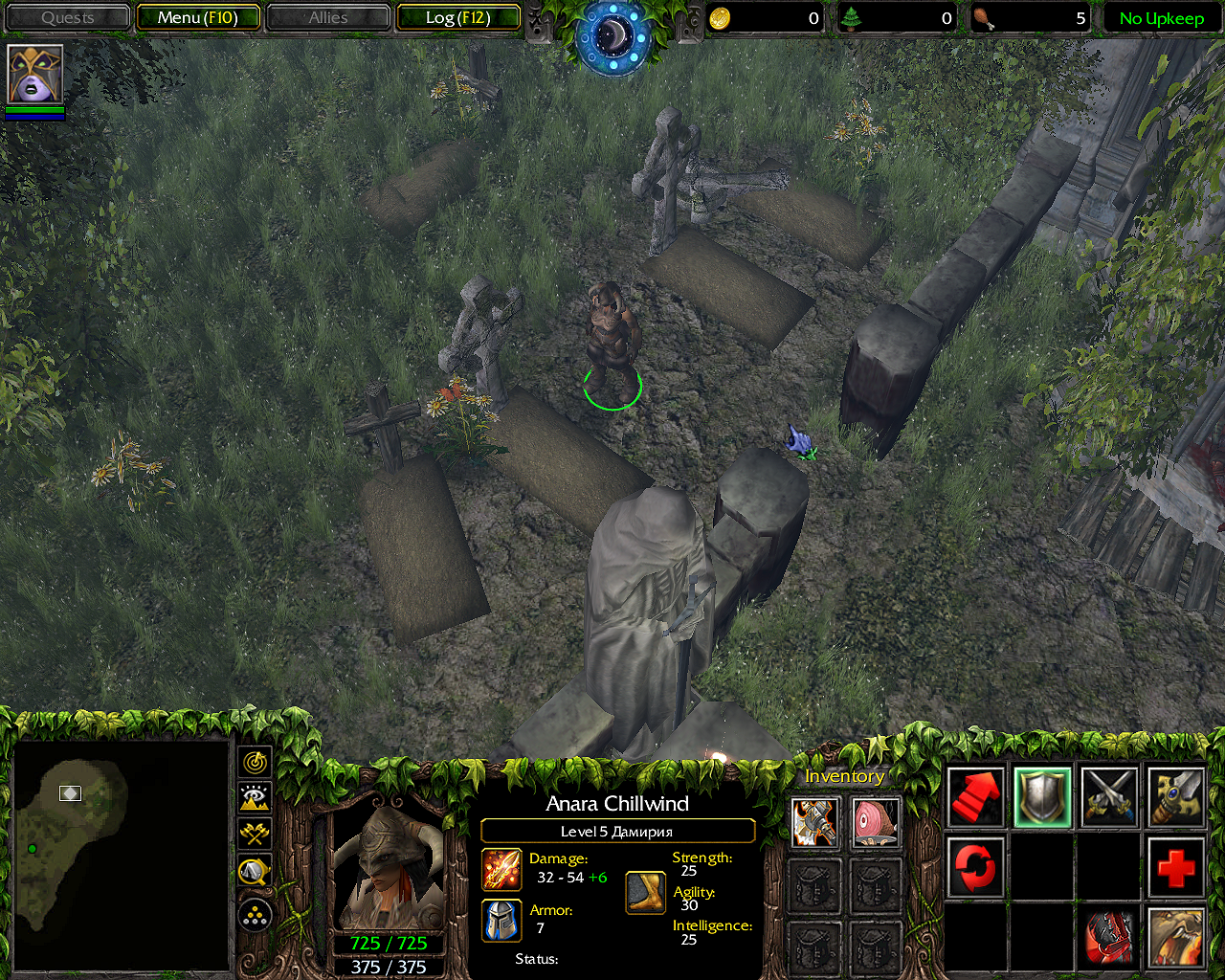Open the Menu (F10) button

[198, 17]
